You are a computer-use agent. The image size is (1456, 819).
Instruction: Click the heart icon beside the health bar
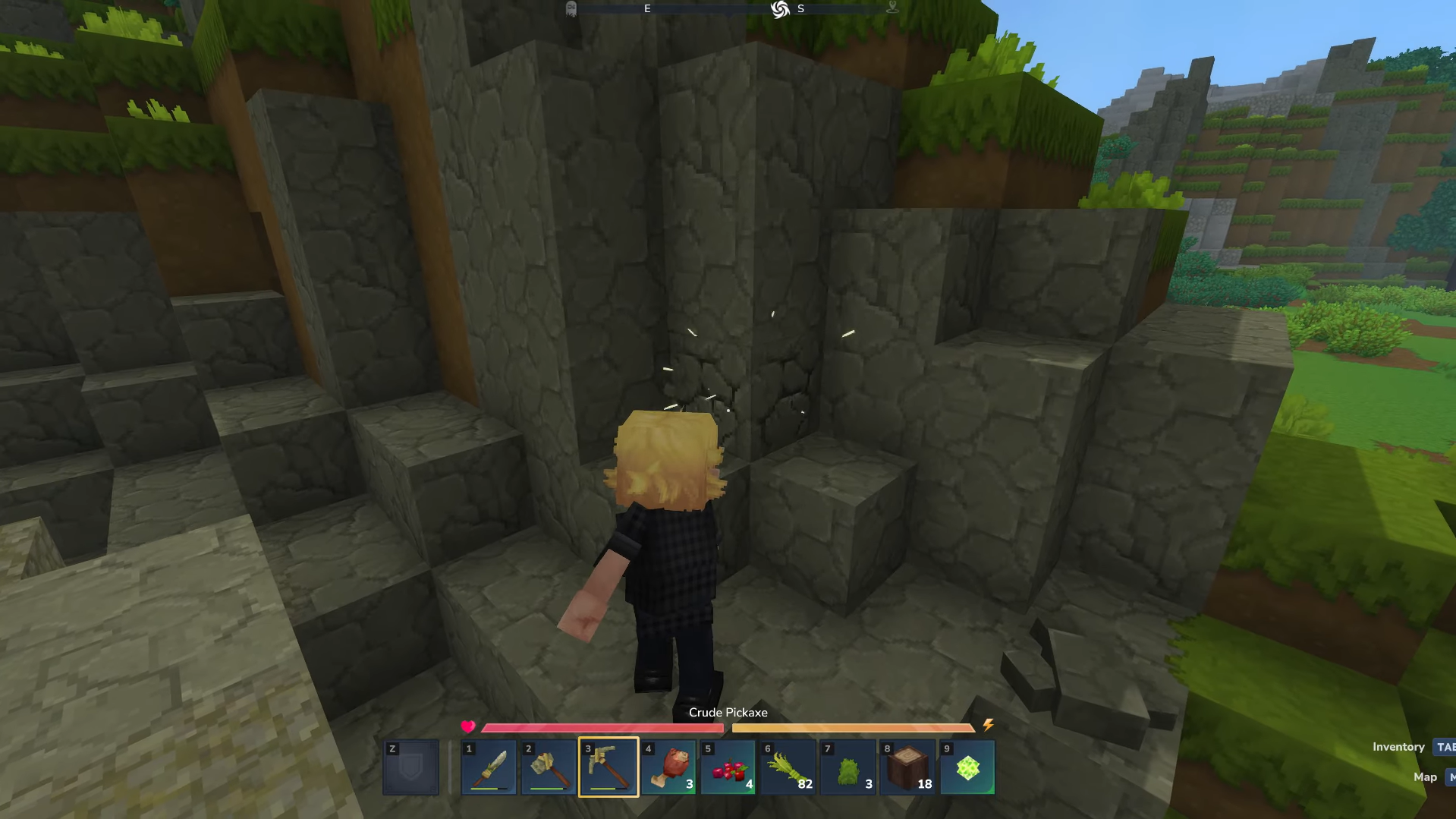[468, 726]
